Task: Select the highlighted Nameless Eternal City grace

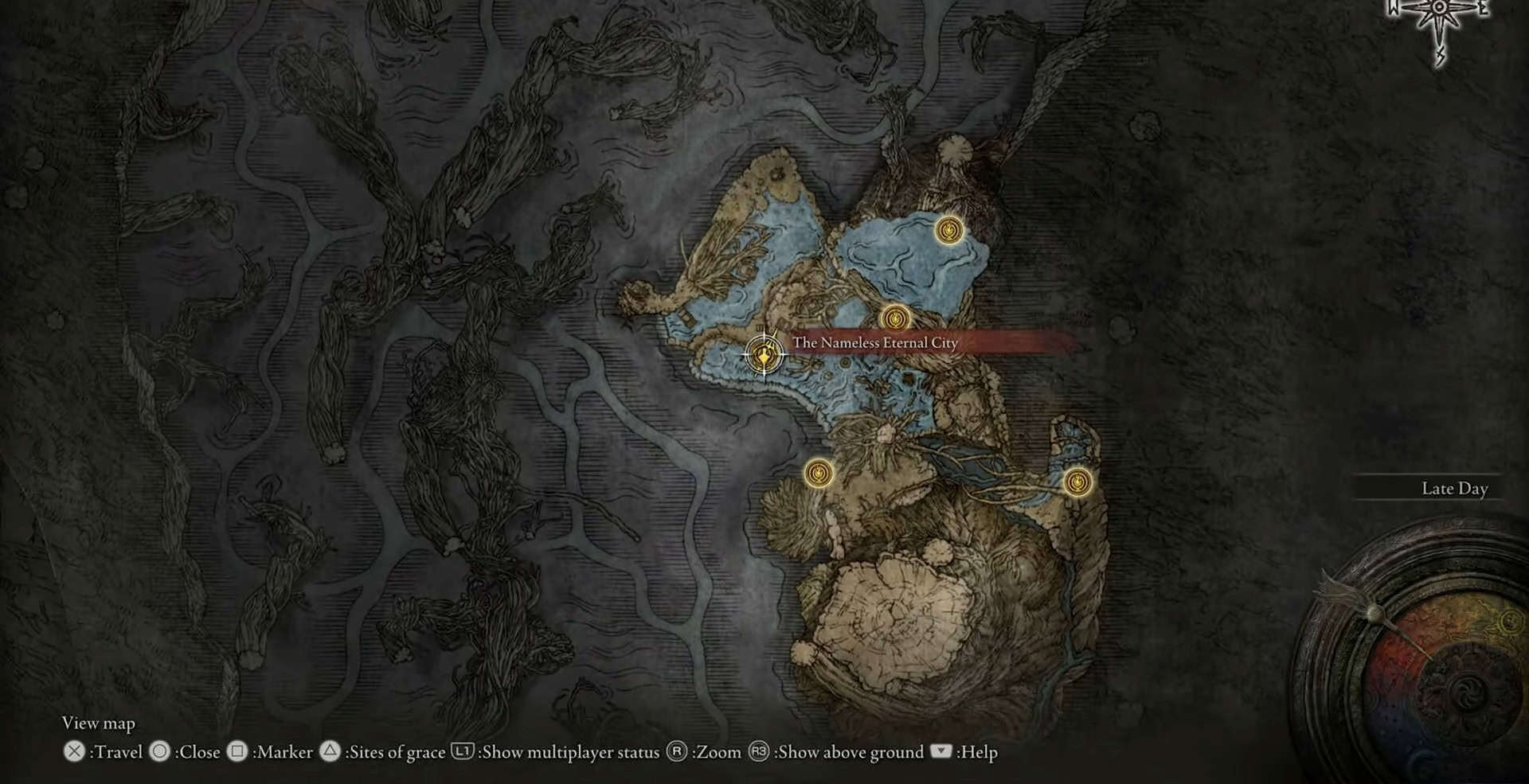Action: tap(764, 353)
